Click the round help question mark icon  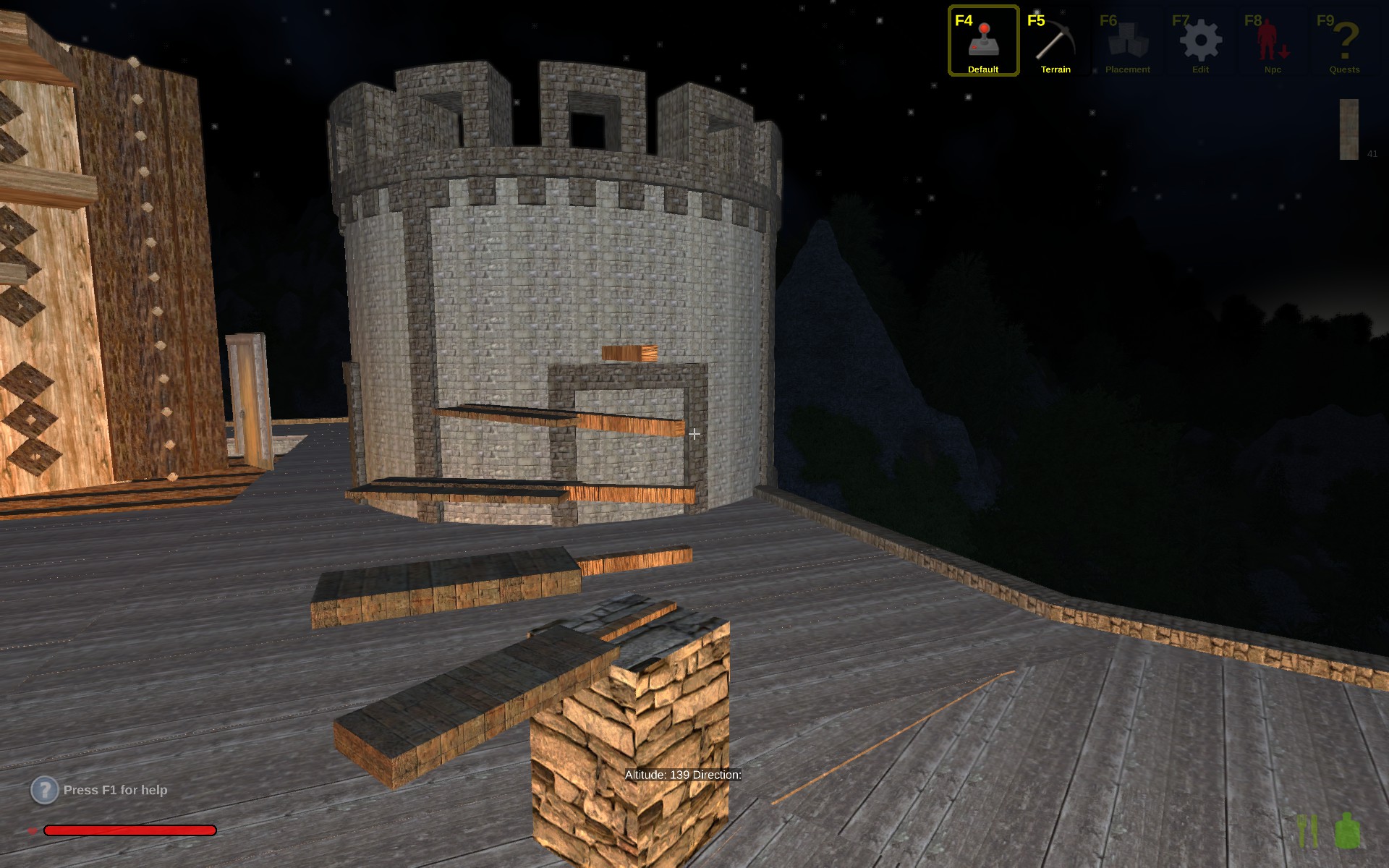pos(44,790)
